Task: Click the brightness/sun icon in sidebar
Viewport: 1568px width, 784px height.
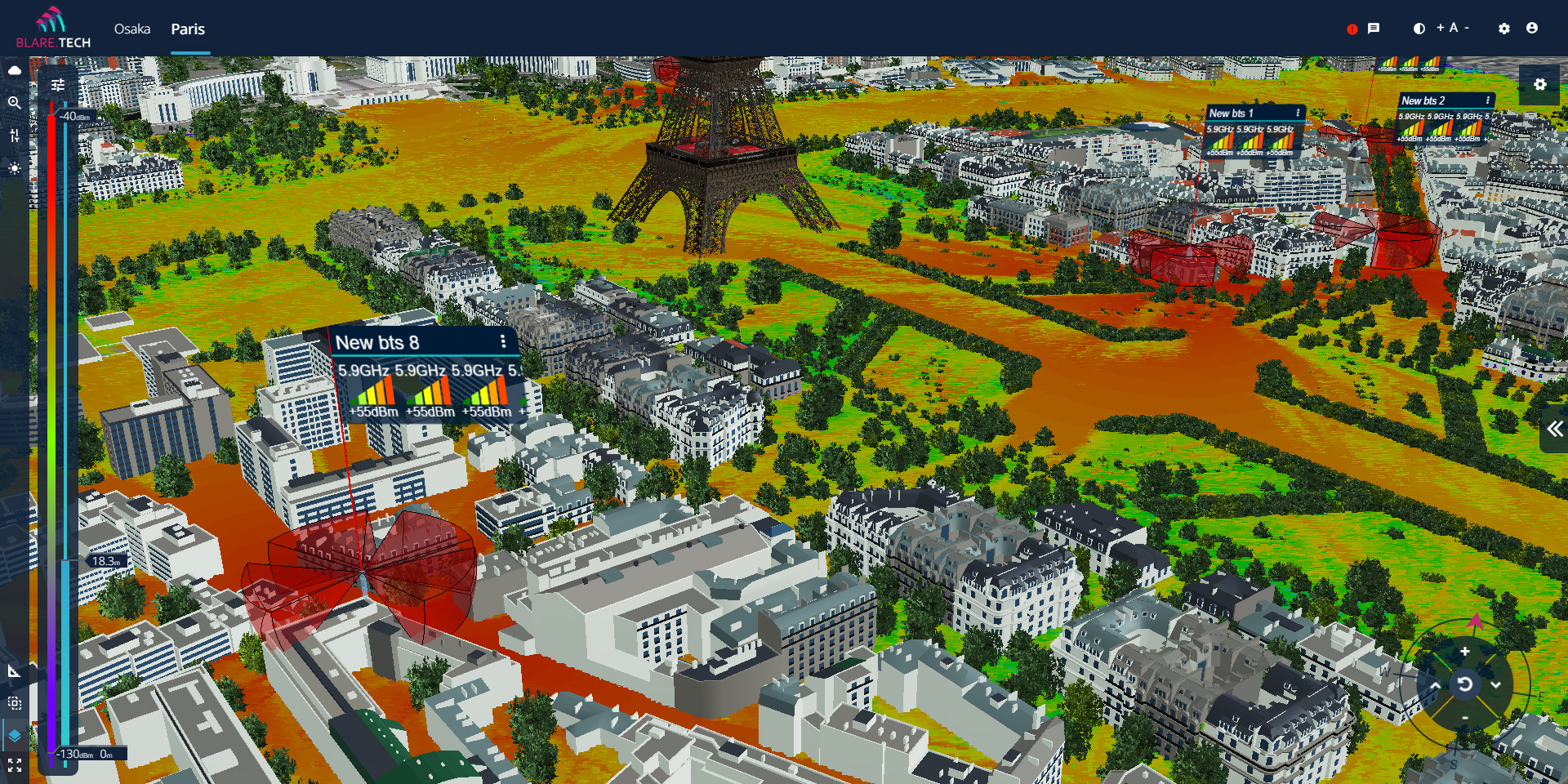Action: 15,168
